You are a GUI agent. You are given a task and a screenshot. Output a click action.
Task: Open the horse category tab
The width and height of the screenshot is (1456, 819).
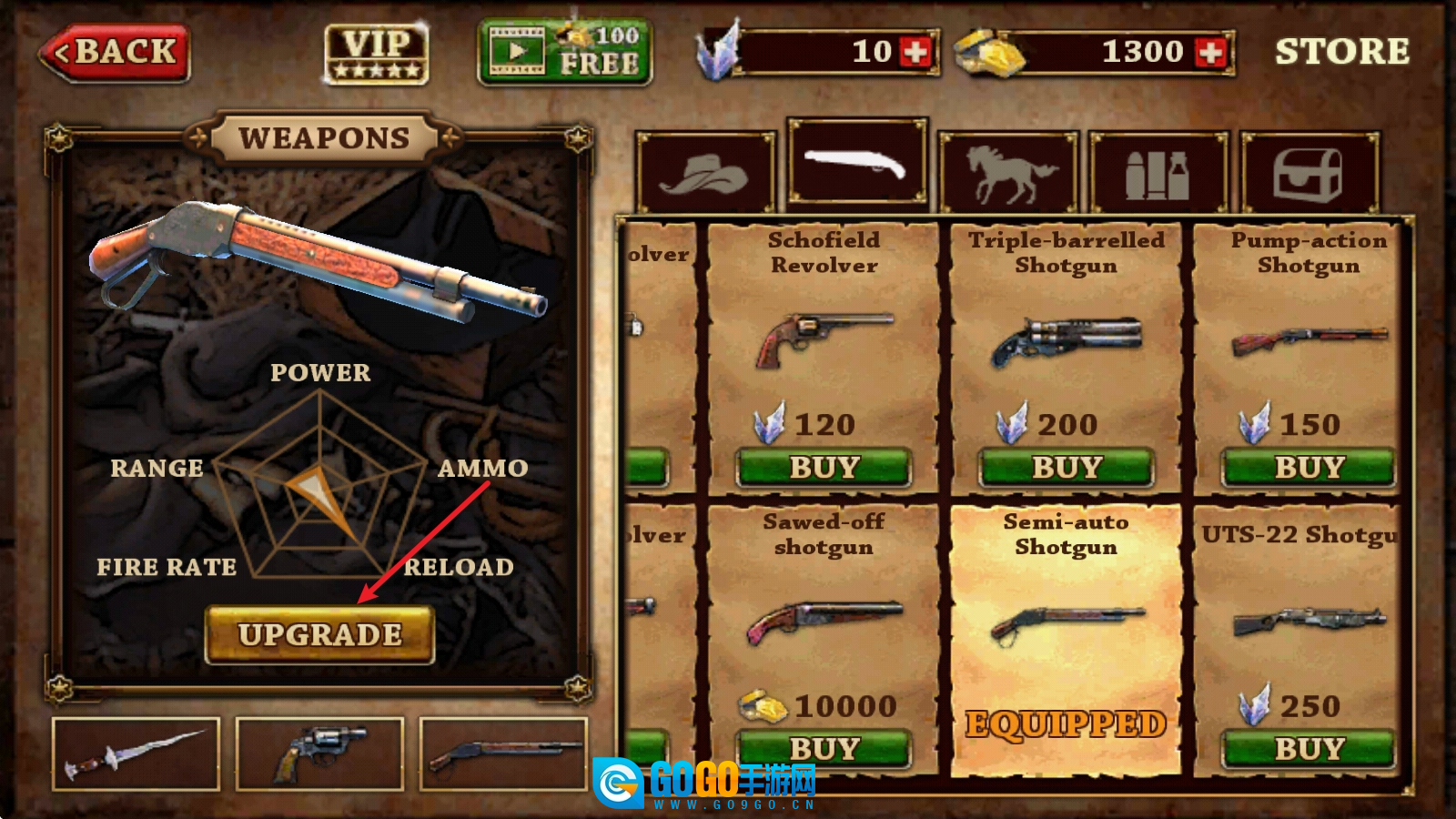1008,173
